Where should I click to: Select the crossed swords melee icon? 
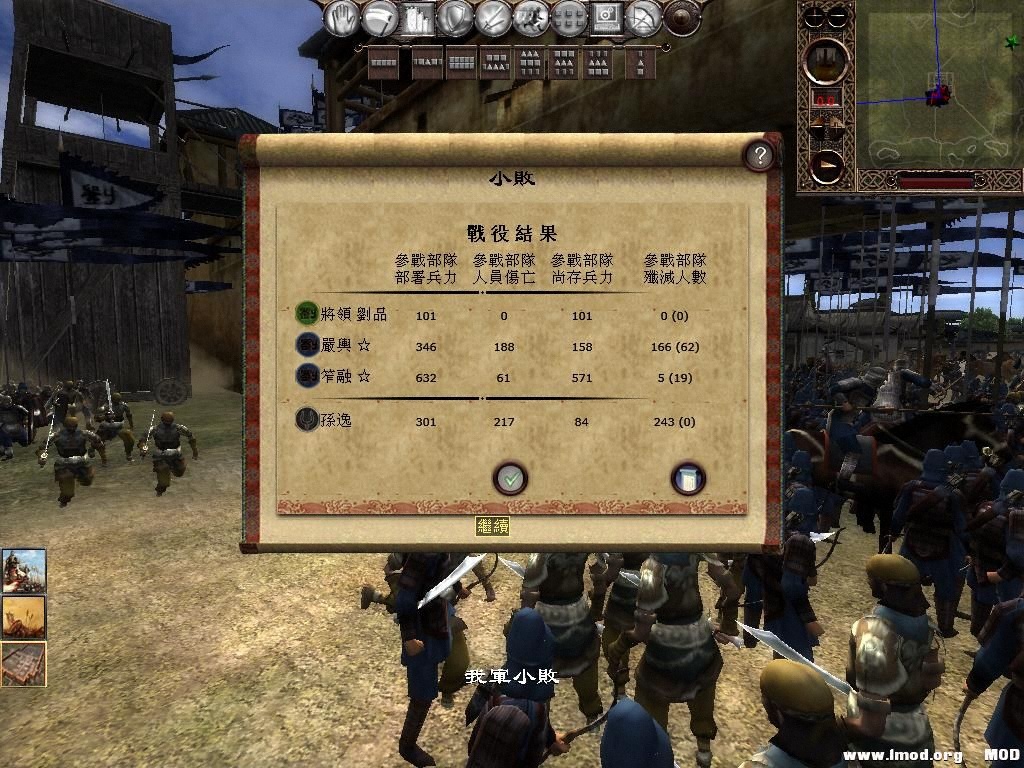point(494,17)
